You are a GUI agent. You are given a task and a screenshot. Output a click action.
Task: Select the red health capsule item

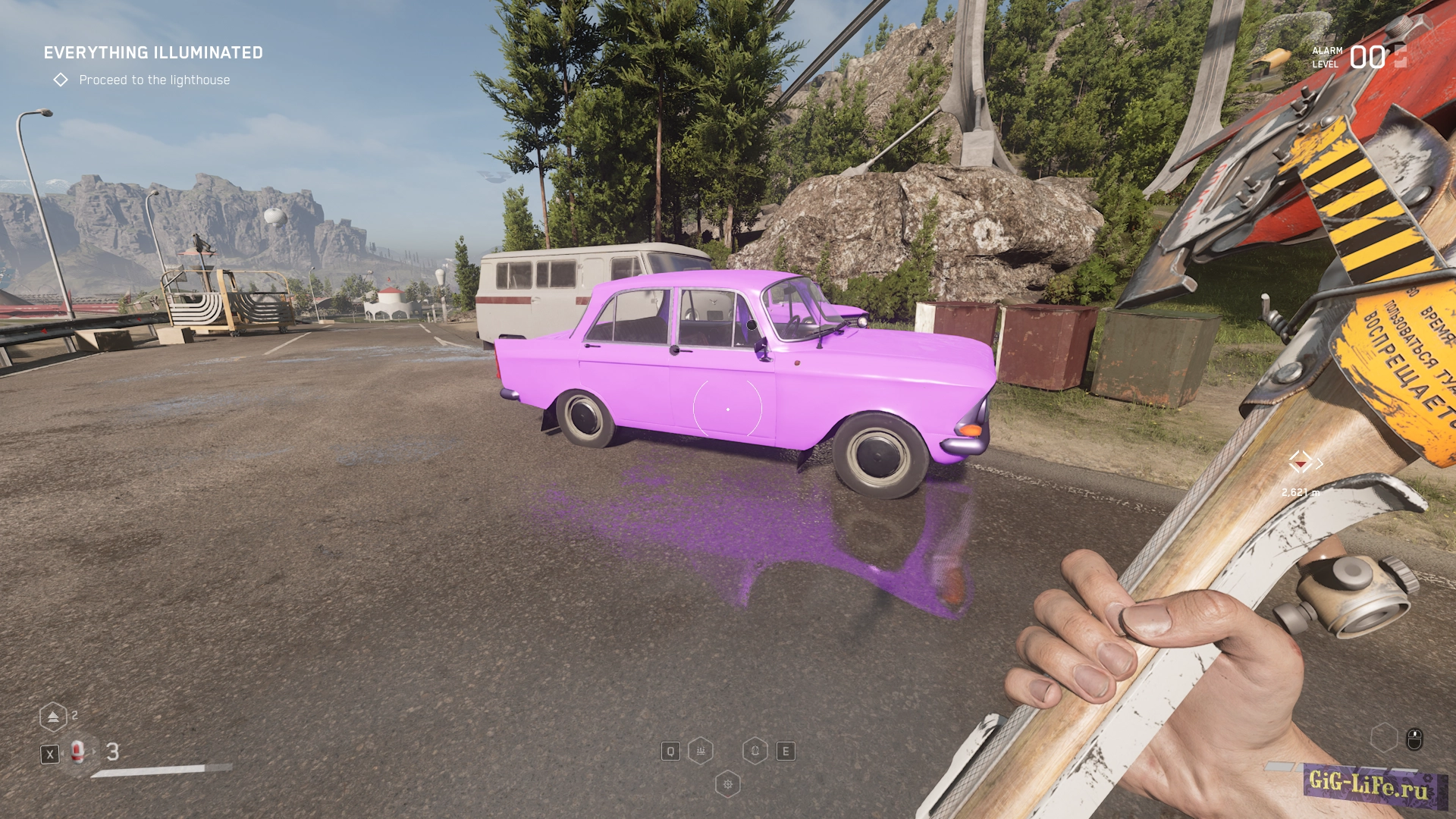click(x=77, y=752)
